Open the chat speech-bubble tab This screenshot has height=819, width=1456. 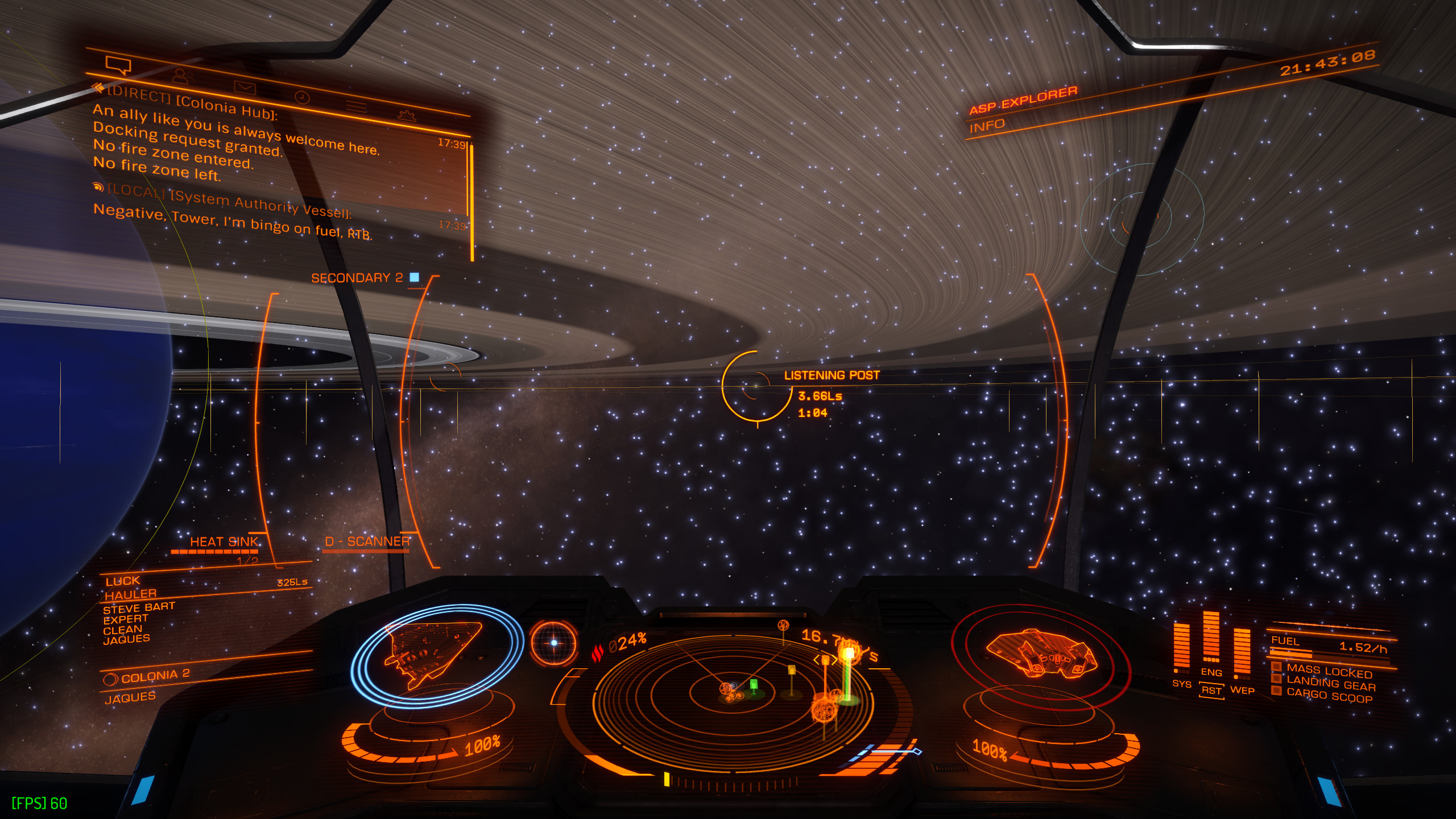coord(118,65)
